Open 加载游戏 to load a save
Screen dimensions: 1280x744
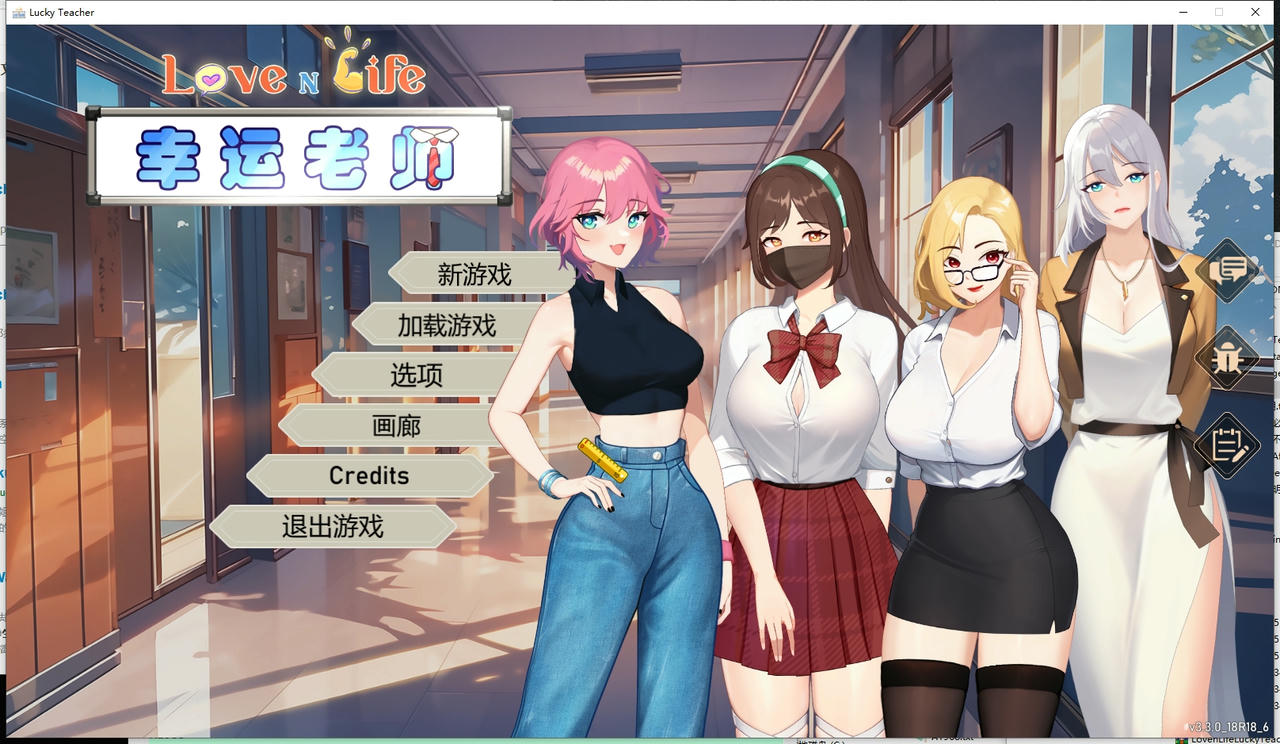(446, 324)
